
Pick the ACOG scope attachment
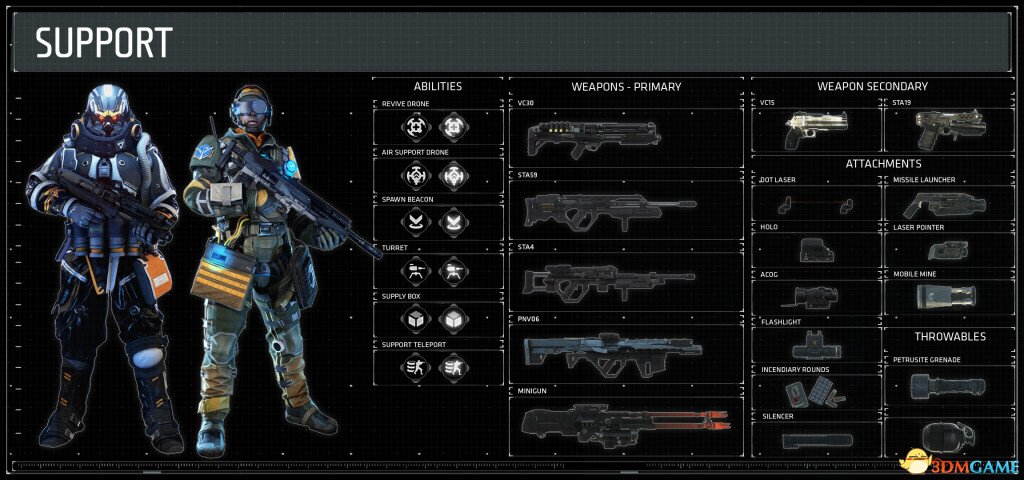815,296
